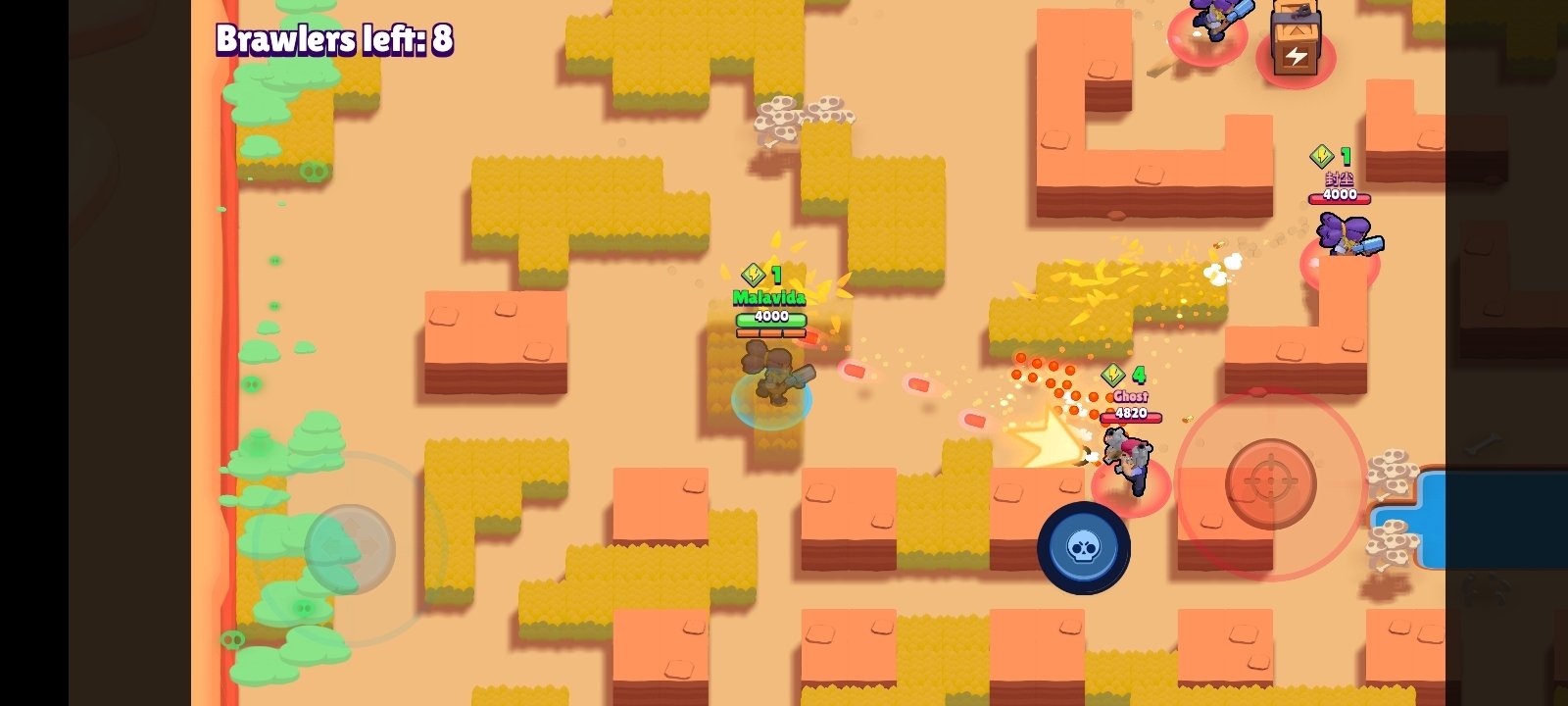
Task: Click the Brawlers left: 8 banner
Action: tap(335, 40)
